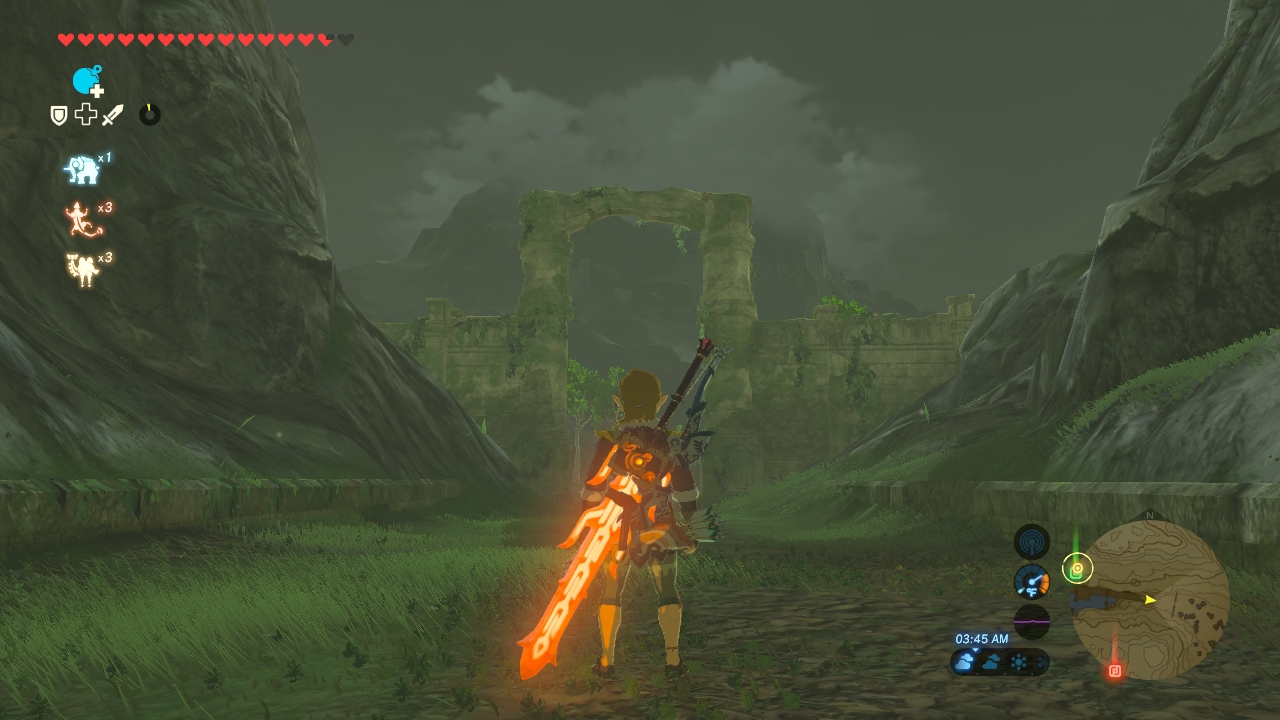The height and width of the screenshot is (720, 1280).
Task: Select the orange lizard Daruk's Protection icon
Action: coord(83,219)
